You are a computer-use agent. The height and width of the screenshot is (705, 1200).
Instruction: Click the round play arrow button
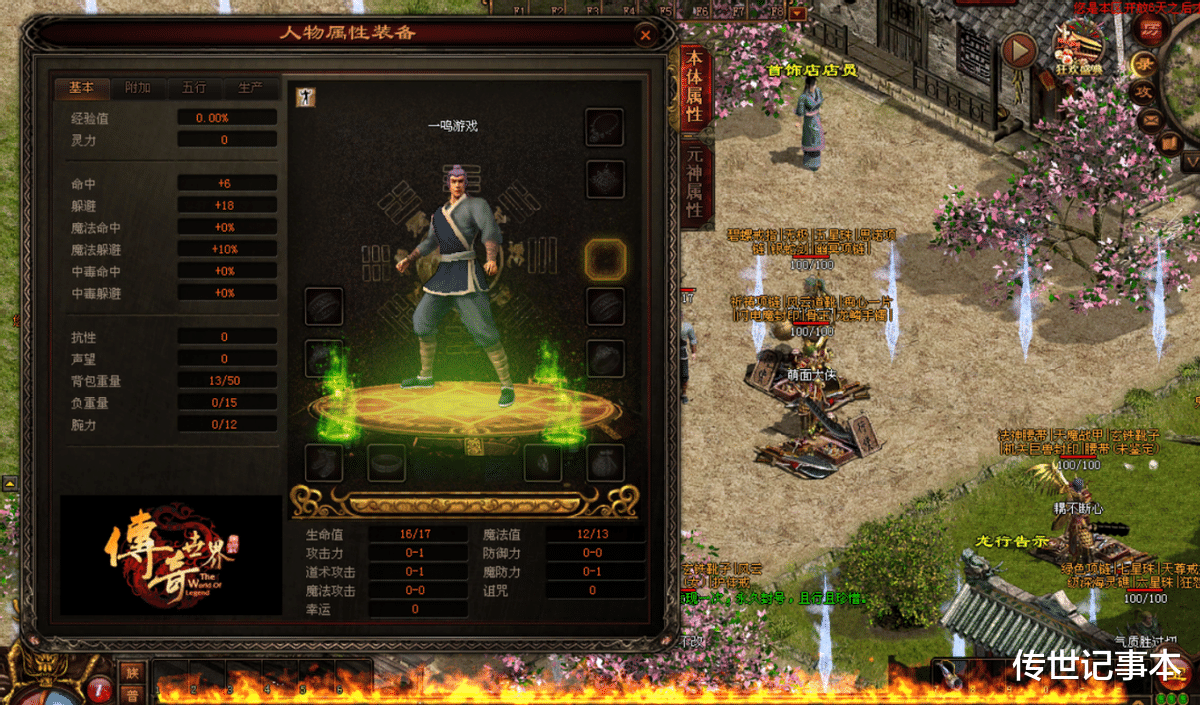tap(1019, 48)
